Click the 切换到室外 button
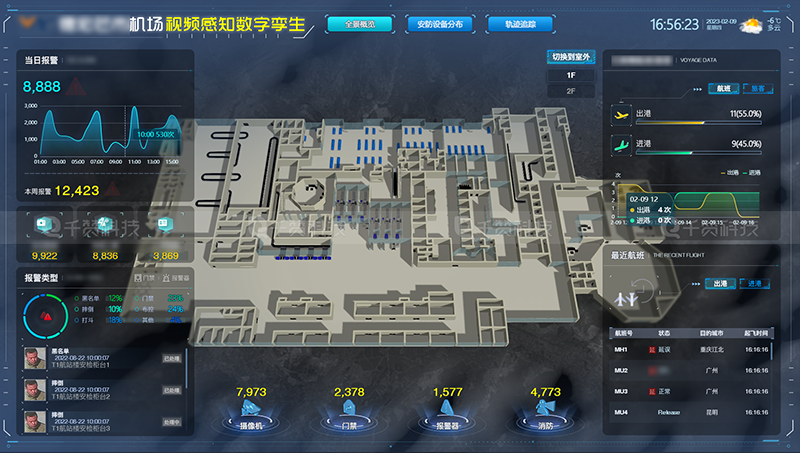The image size is (800, 453). (572, 57)
